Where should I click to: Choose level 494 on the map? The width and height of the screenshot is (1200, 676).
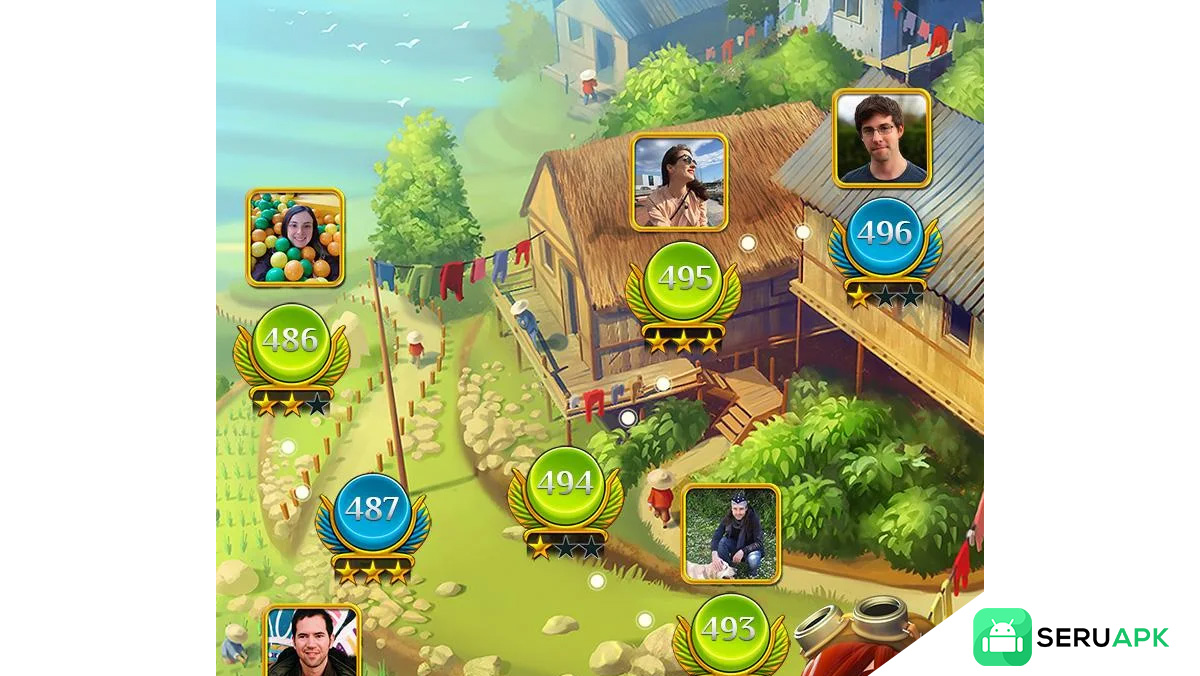pyautogui.click(x=565, y=485)
